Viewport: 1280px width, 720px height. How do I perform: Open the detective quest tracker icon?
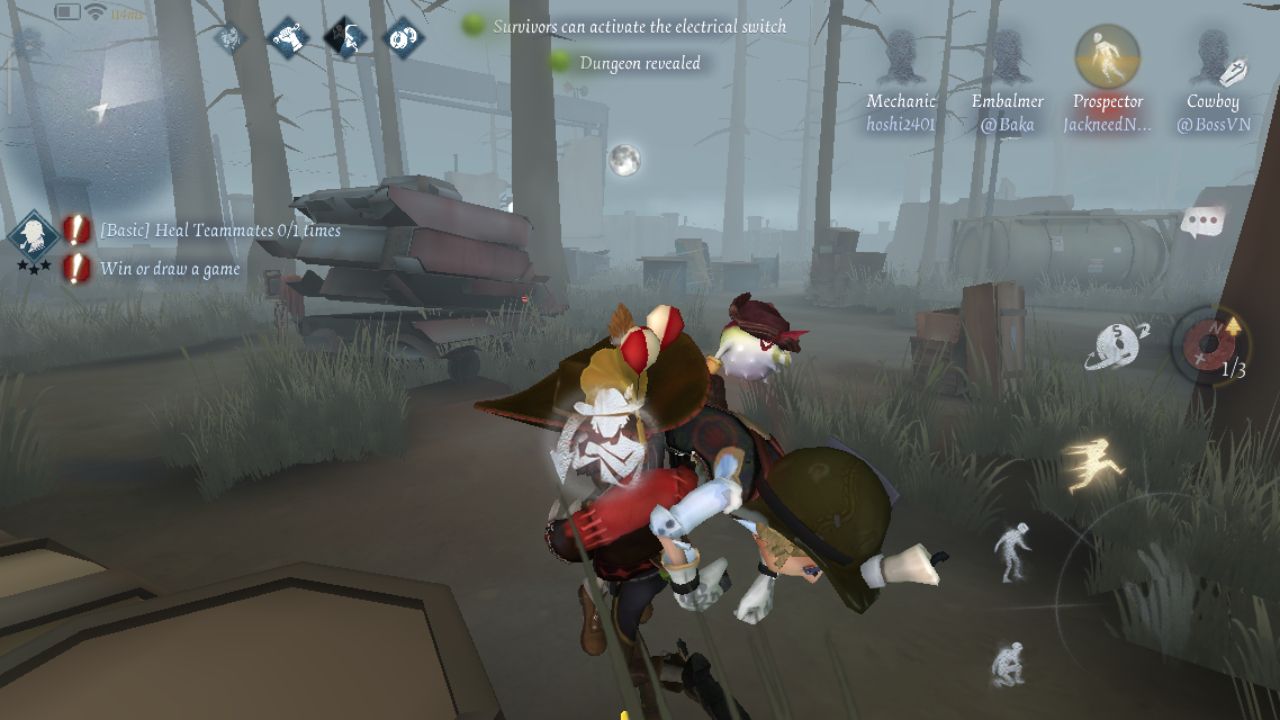[x=33, y=236]
